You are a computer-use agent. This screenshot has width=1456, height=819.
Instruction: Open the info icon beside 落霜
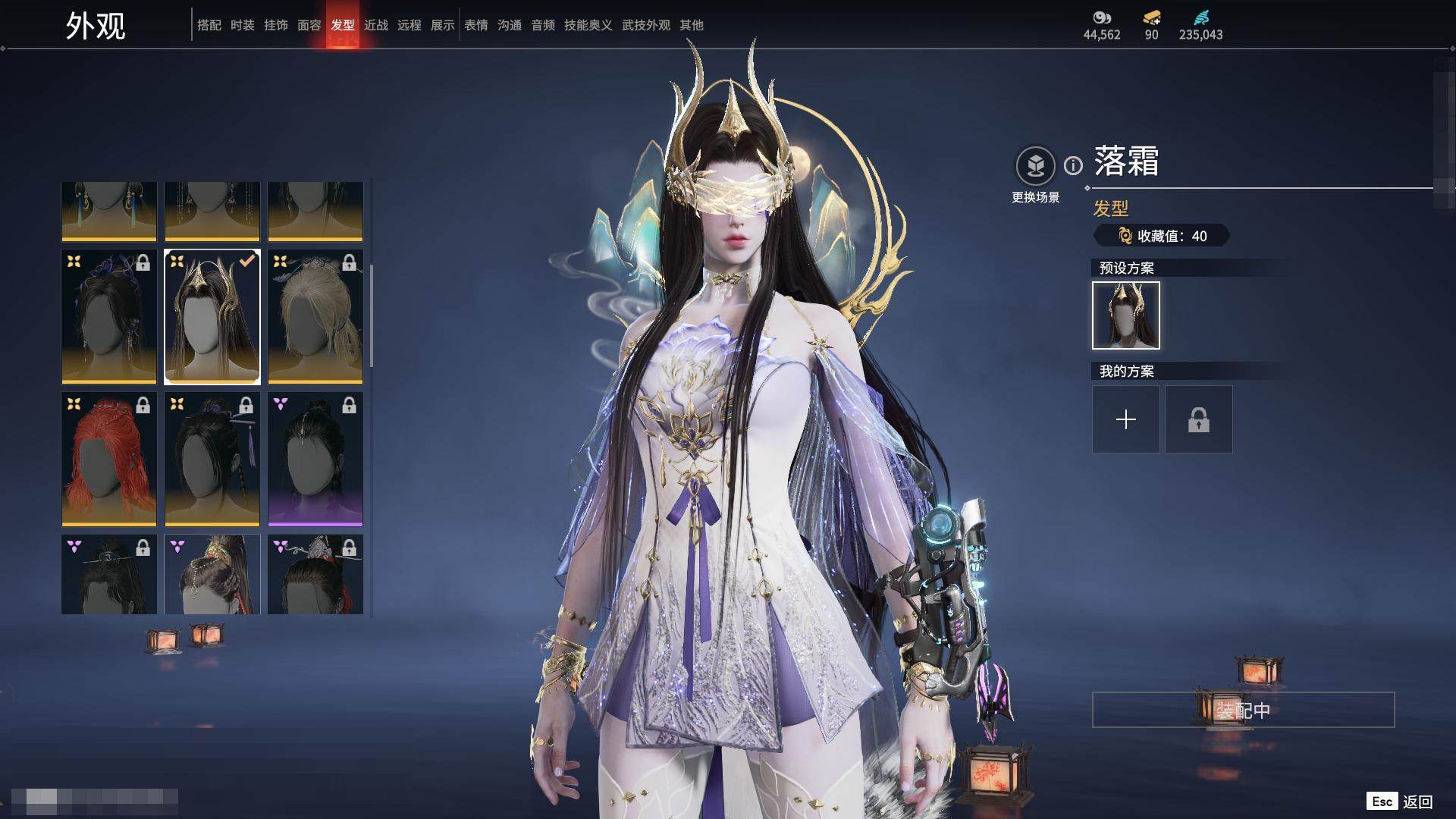click(1073, 165)
